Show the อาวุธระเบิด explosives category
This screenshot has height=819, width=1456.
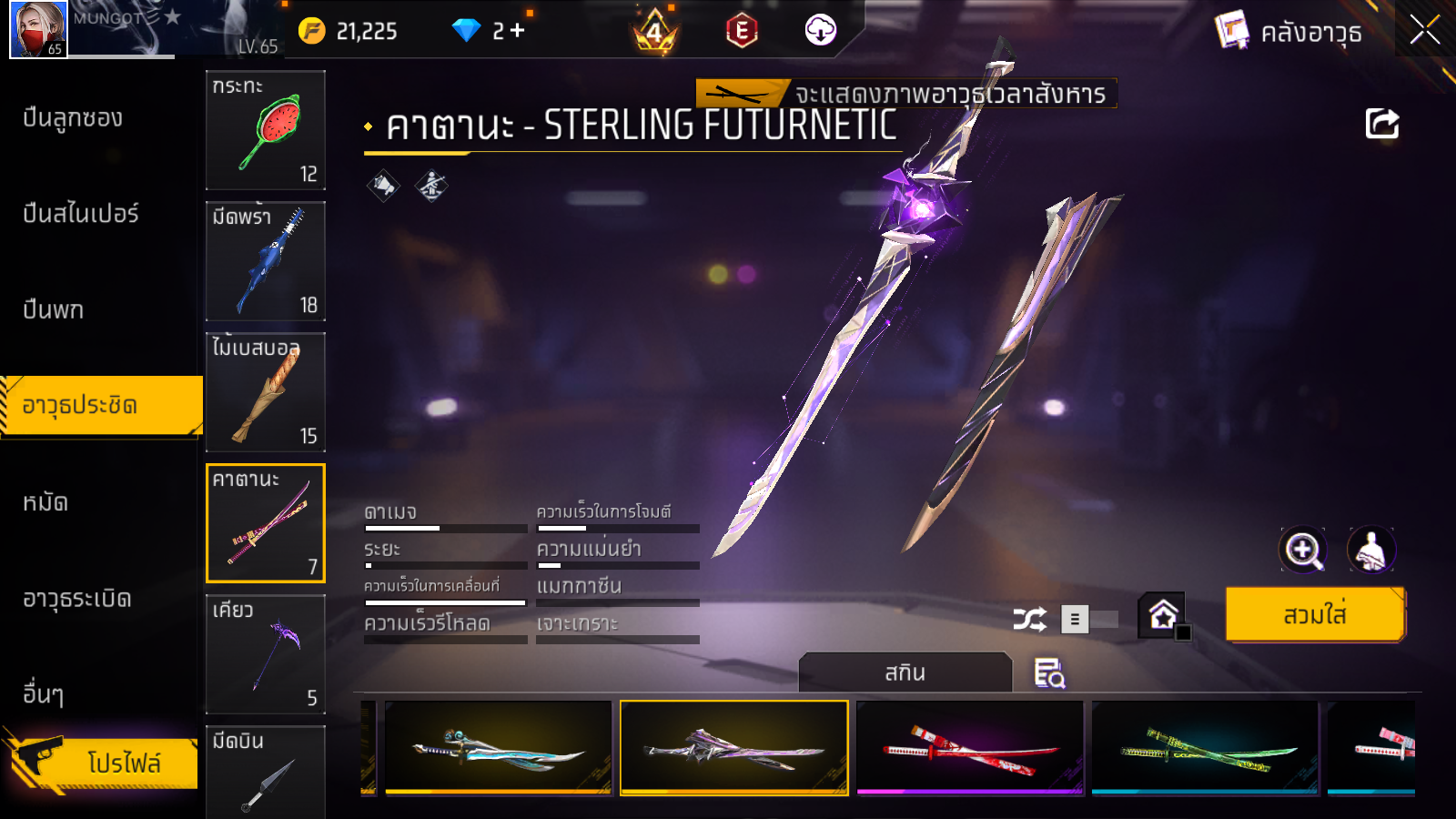pyautogui.click(x=77, y=599)
